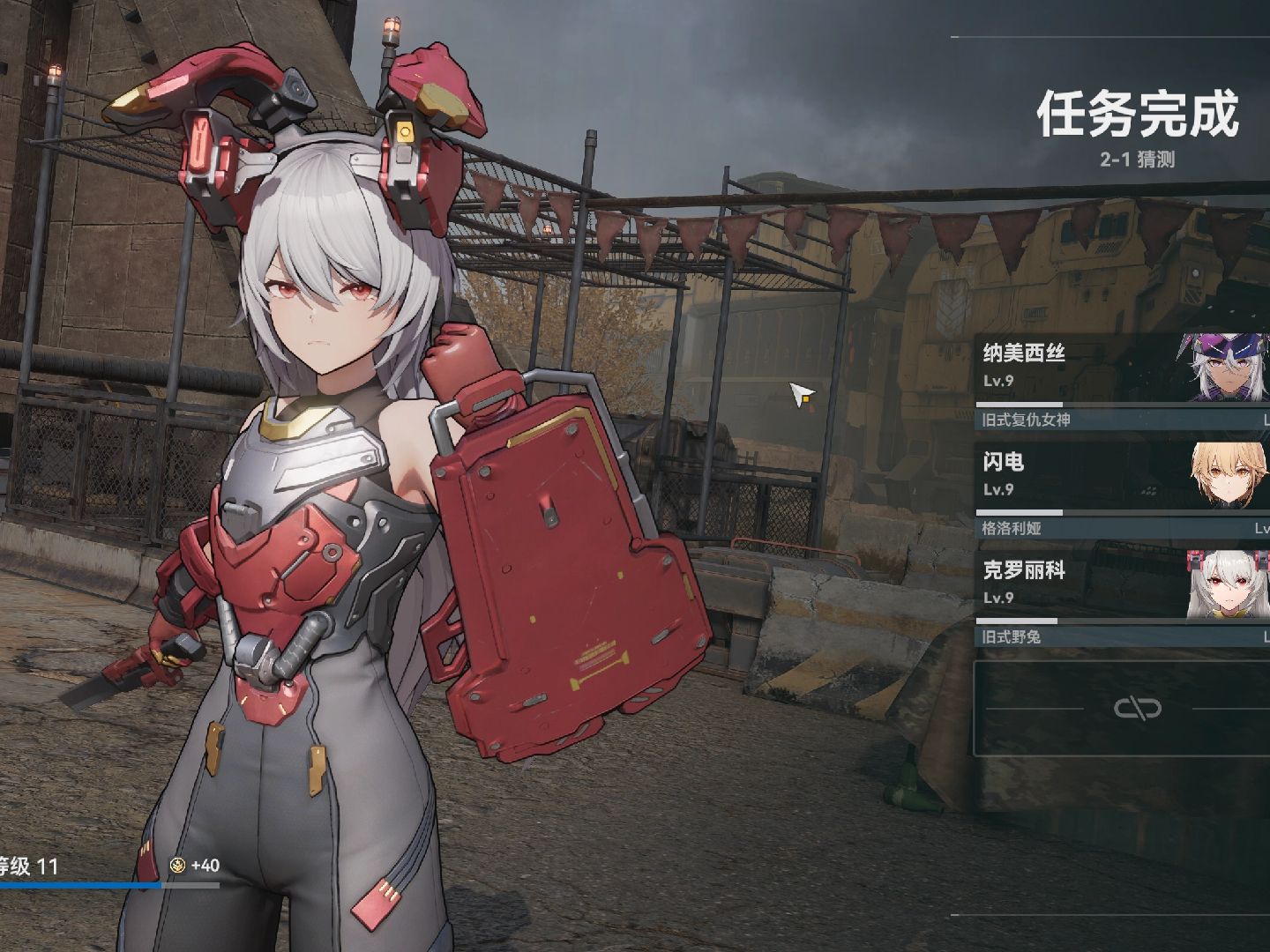Click the +40 merit coin icon

[176, 866]
